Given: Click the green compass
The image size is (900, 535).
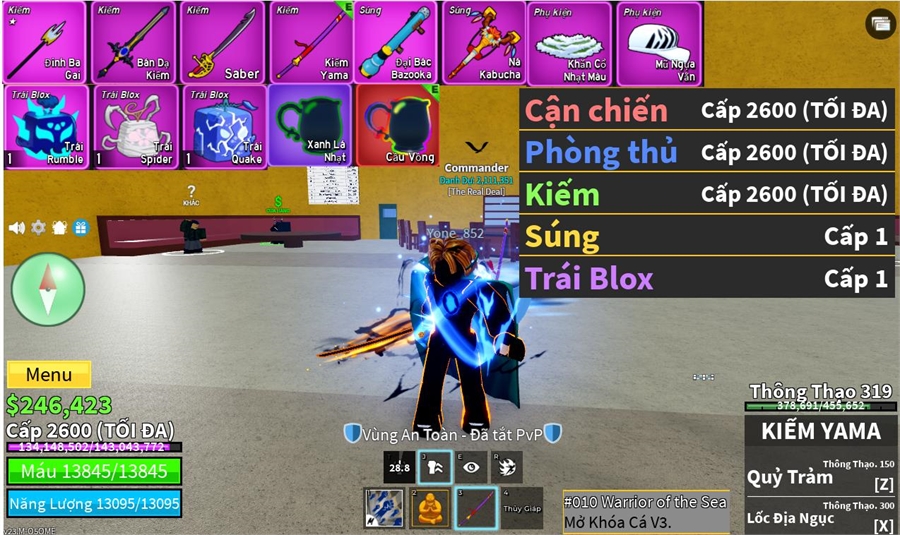Looking at the screenshot, I should (x=48, y=290).
